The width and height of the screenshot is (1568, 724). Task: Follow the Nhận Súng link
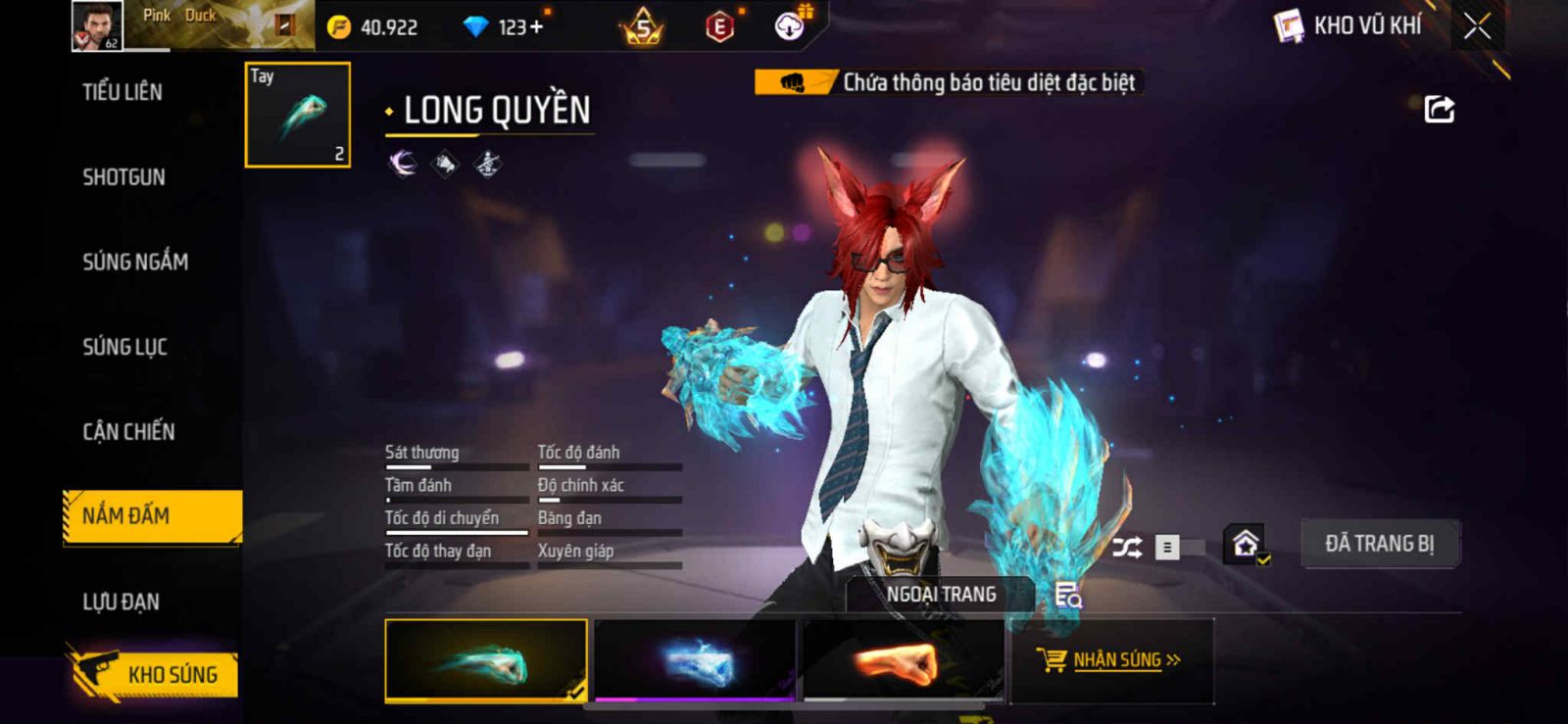(x=1113, y=660)
